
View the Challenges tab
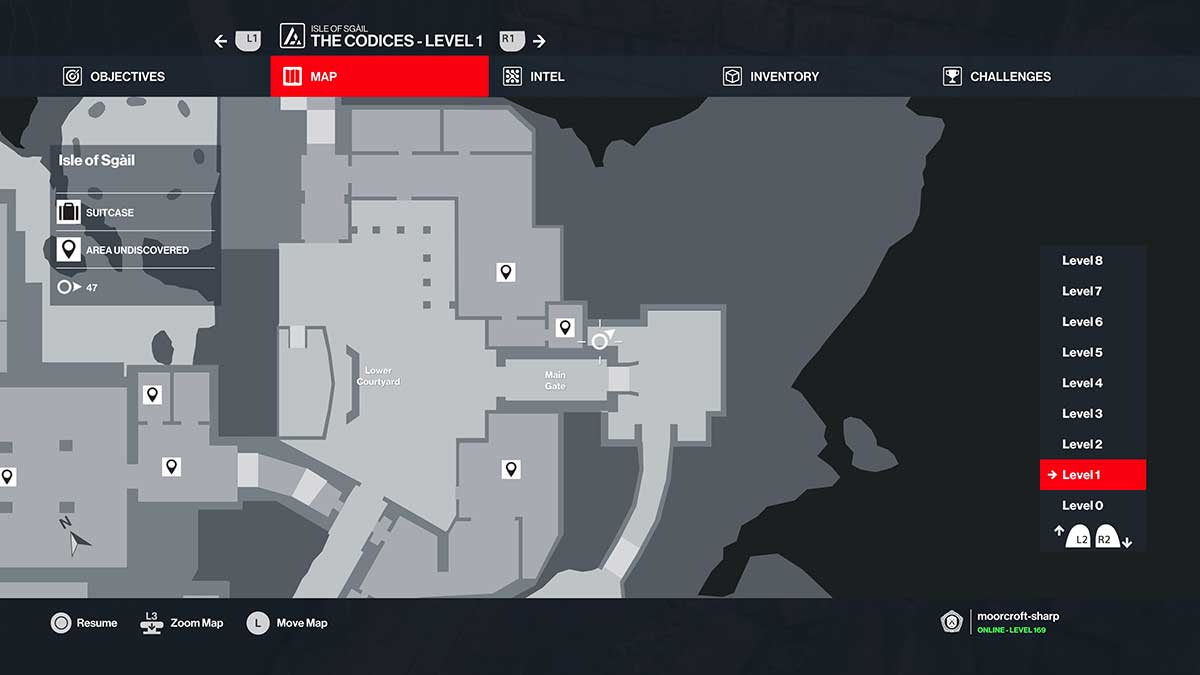pyautogui.click(x=997, y=76)
